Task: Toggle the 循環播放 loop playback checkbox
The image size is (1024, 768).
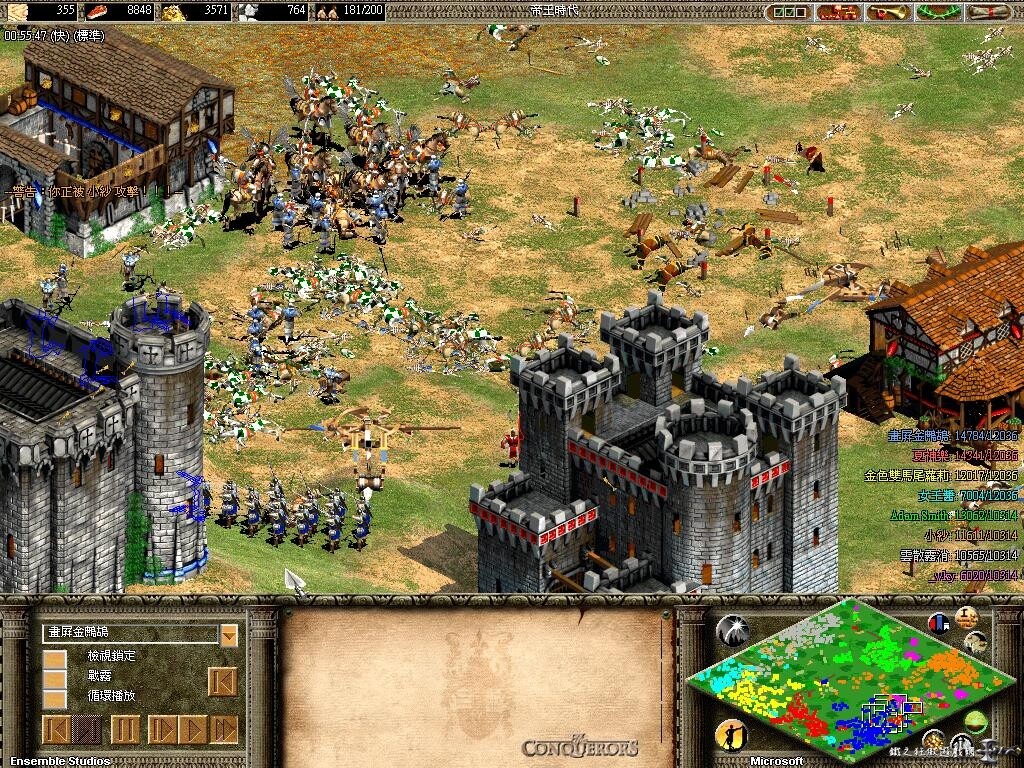Action: [x=55, y=697]
